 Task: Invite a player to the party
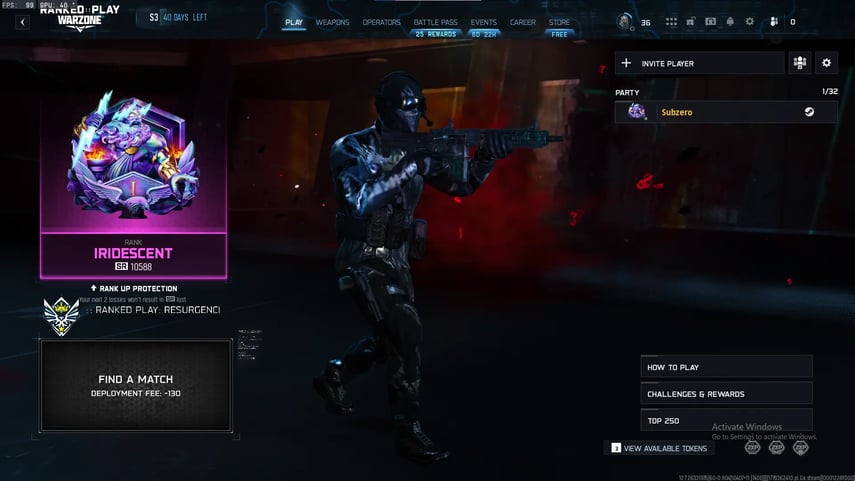699,63
